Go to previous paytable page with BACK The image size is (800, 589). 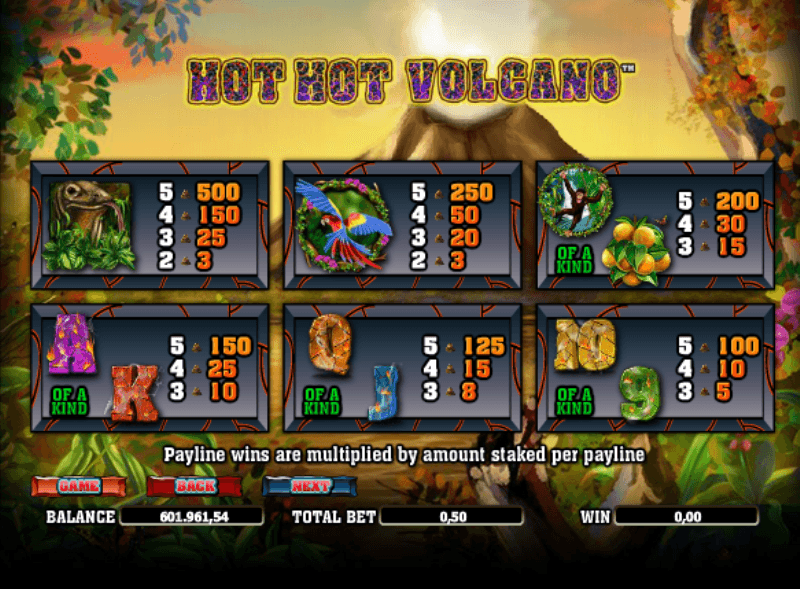194,486
